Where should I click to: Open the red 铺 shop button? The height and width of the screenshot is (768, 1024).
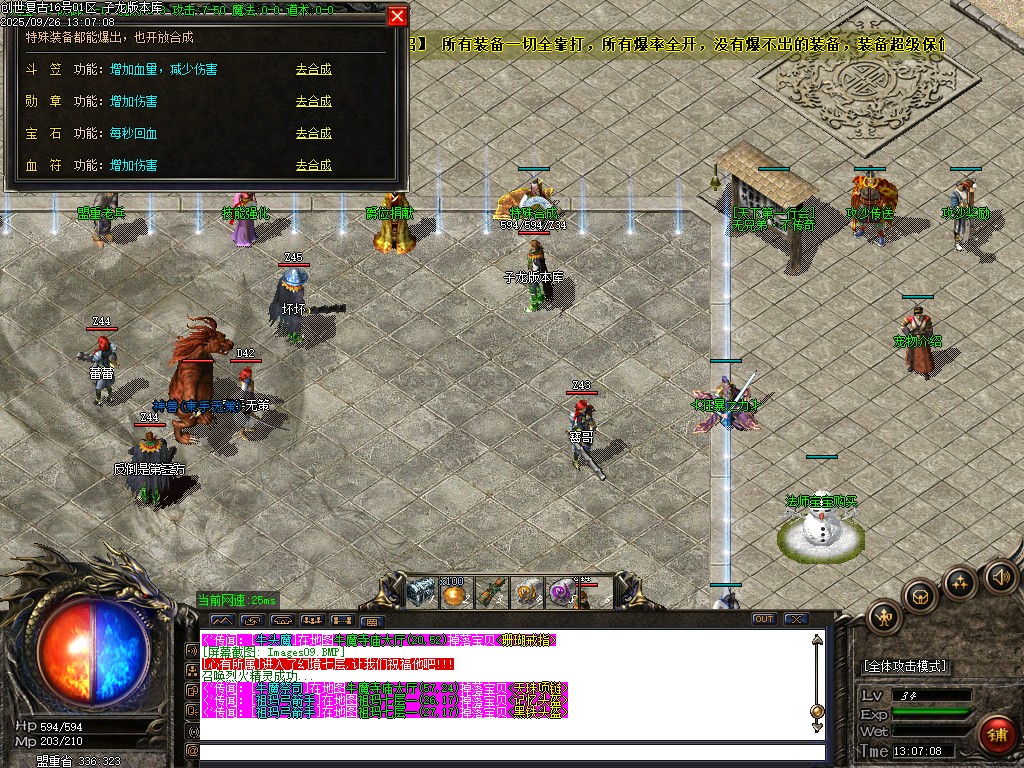[996, 734]
